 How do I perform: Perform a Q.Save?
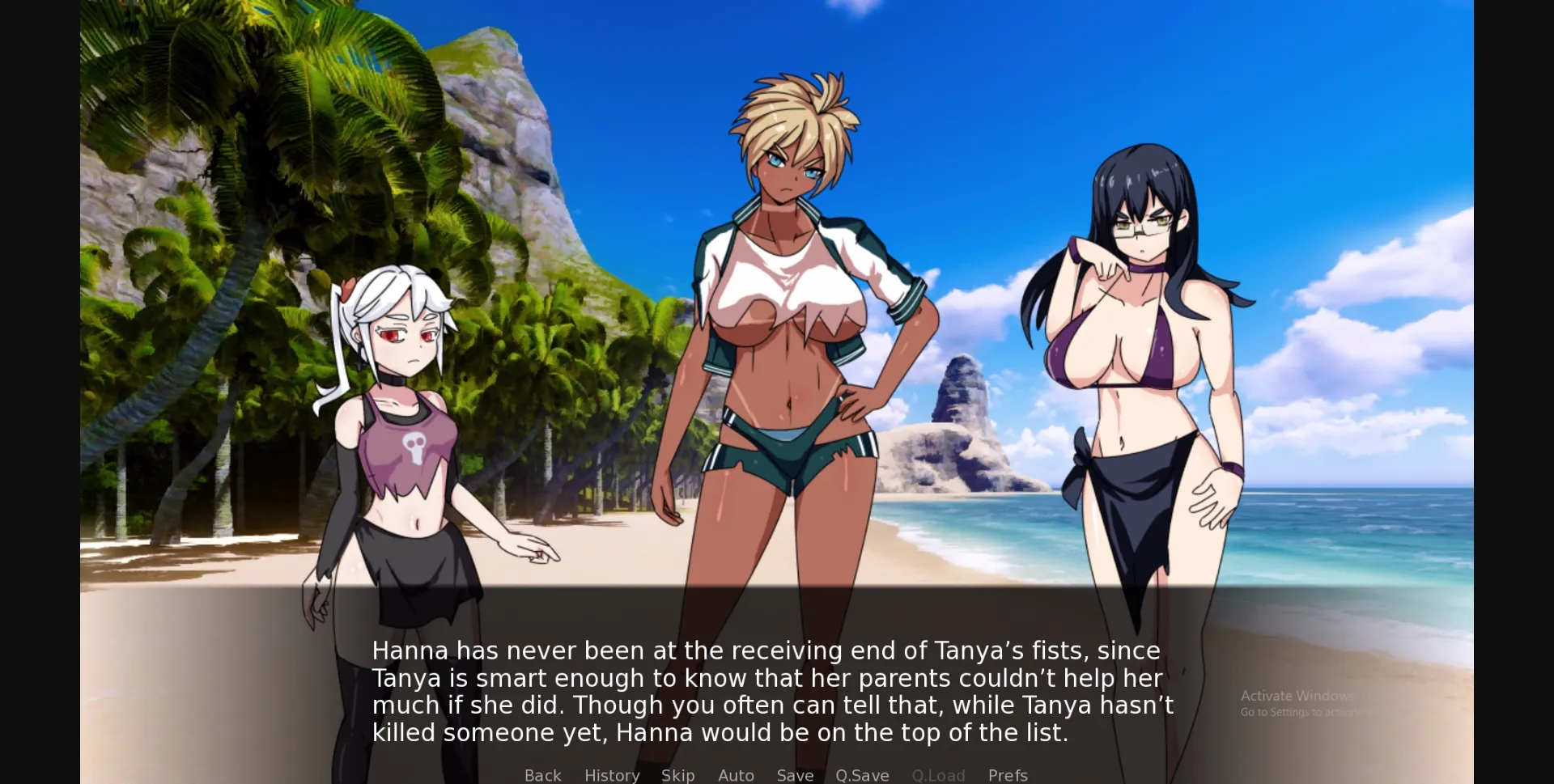tap(862, 775)
